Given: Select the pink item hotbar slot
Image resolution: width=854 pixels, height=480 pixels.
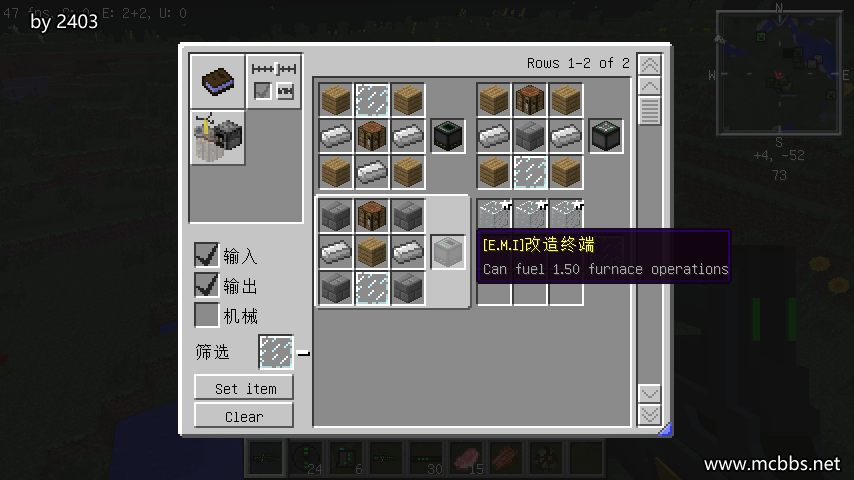Looking at the screenshot, I should click(466, 457).
